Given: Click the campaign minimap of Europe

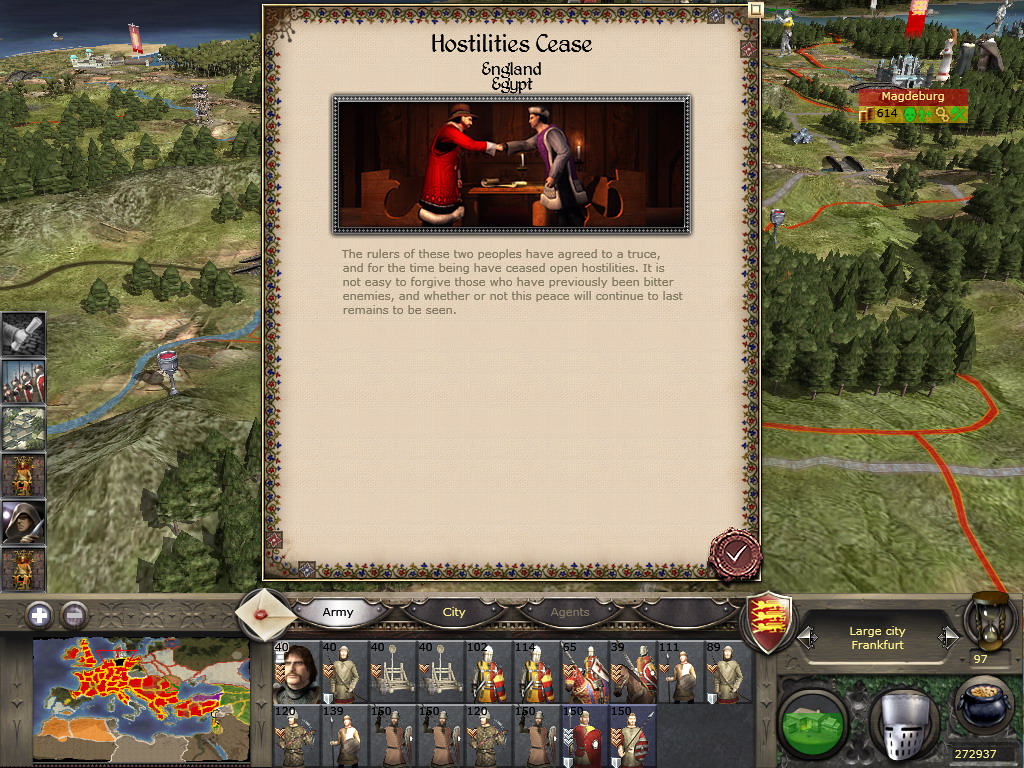Looking at the screenshot, I should (x=140, y=700).
